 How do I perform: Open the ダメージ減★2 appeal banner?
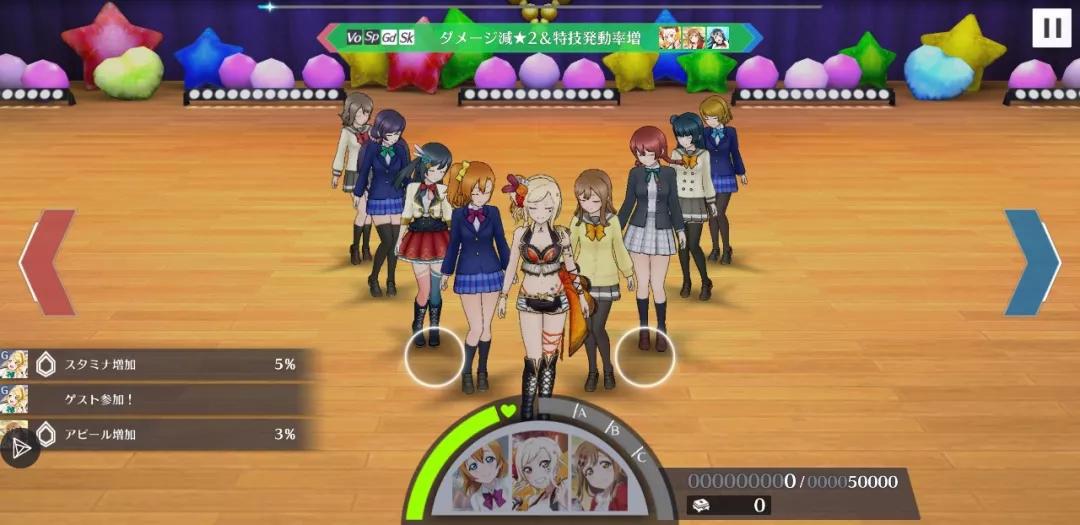[x=539, y=38]
